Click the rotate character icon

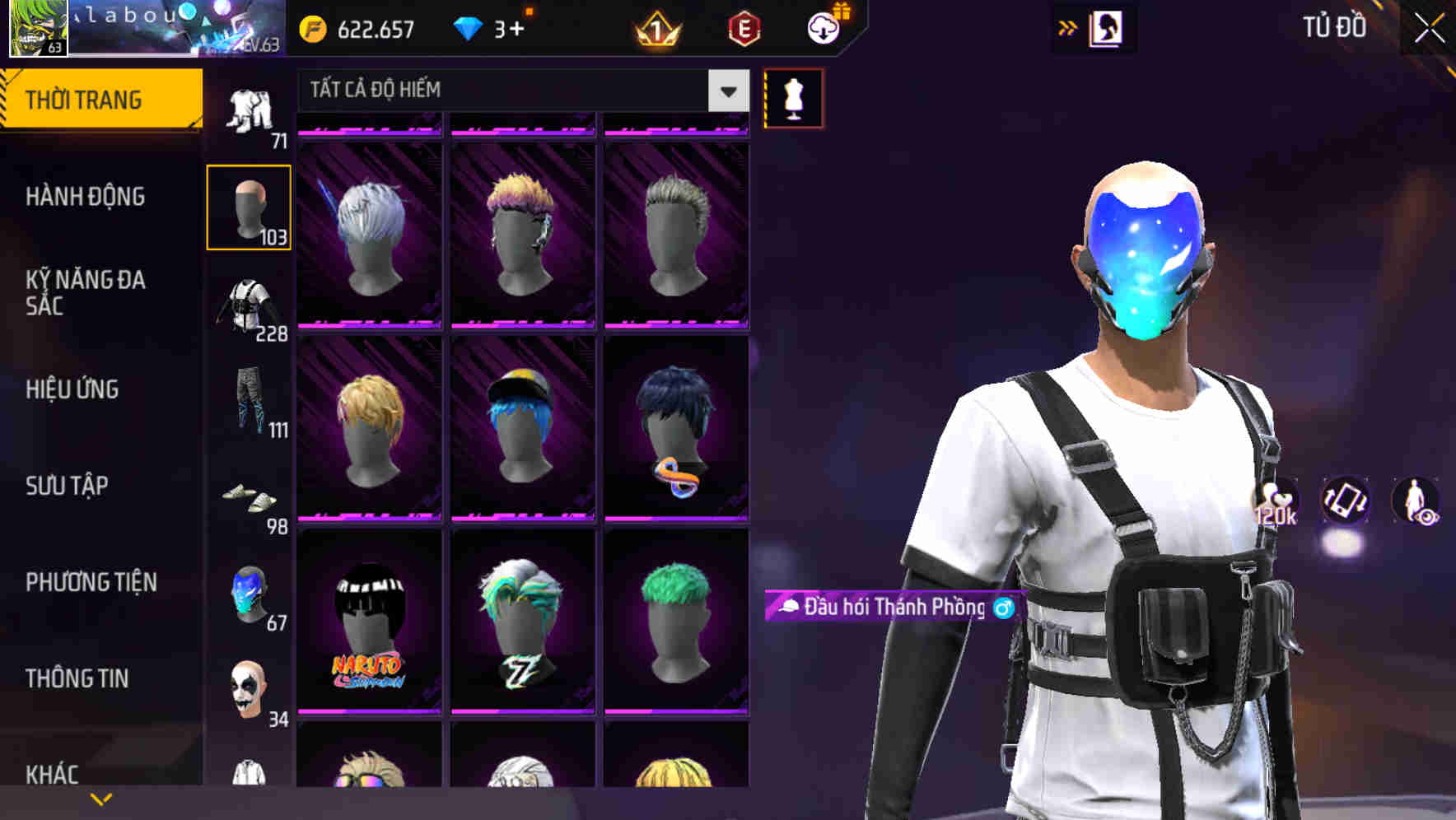coord(1344,502)
